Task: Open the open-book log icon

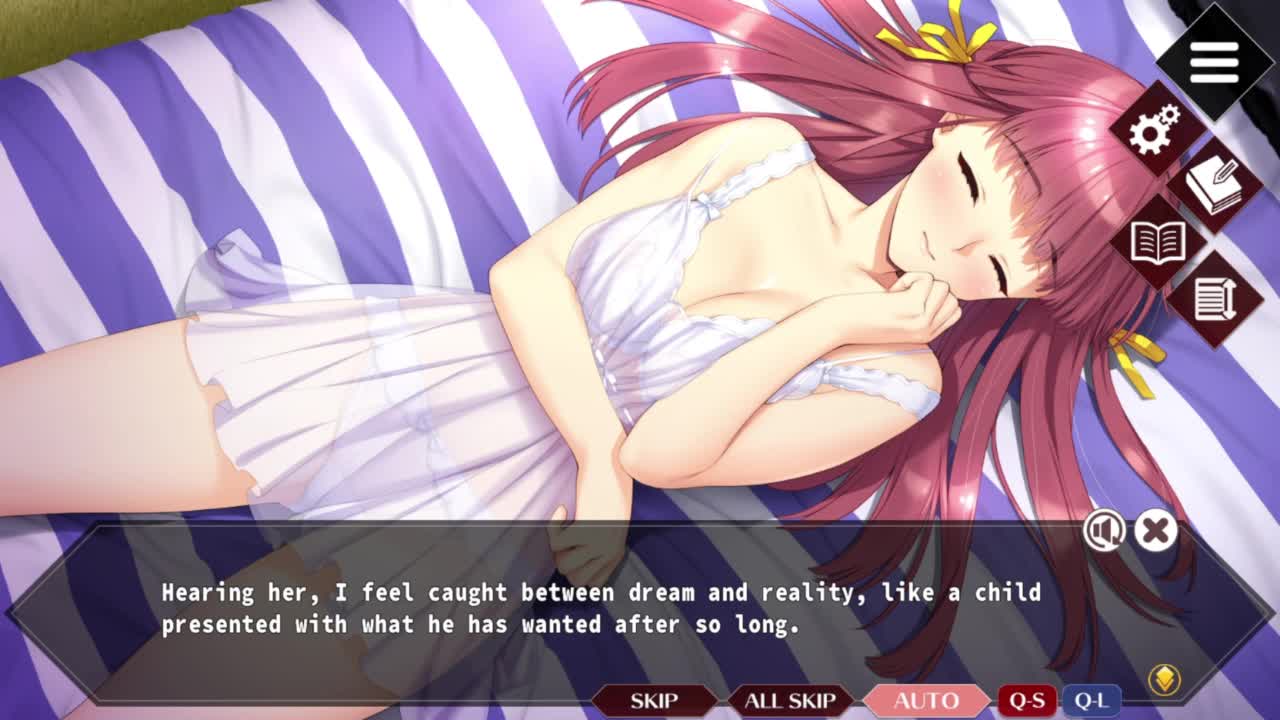Action: (x=1157, y=242)
